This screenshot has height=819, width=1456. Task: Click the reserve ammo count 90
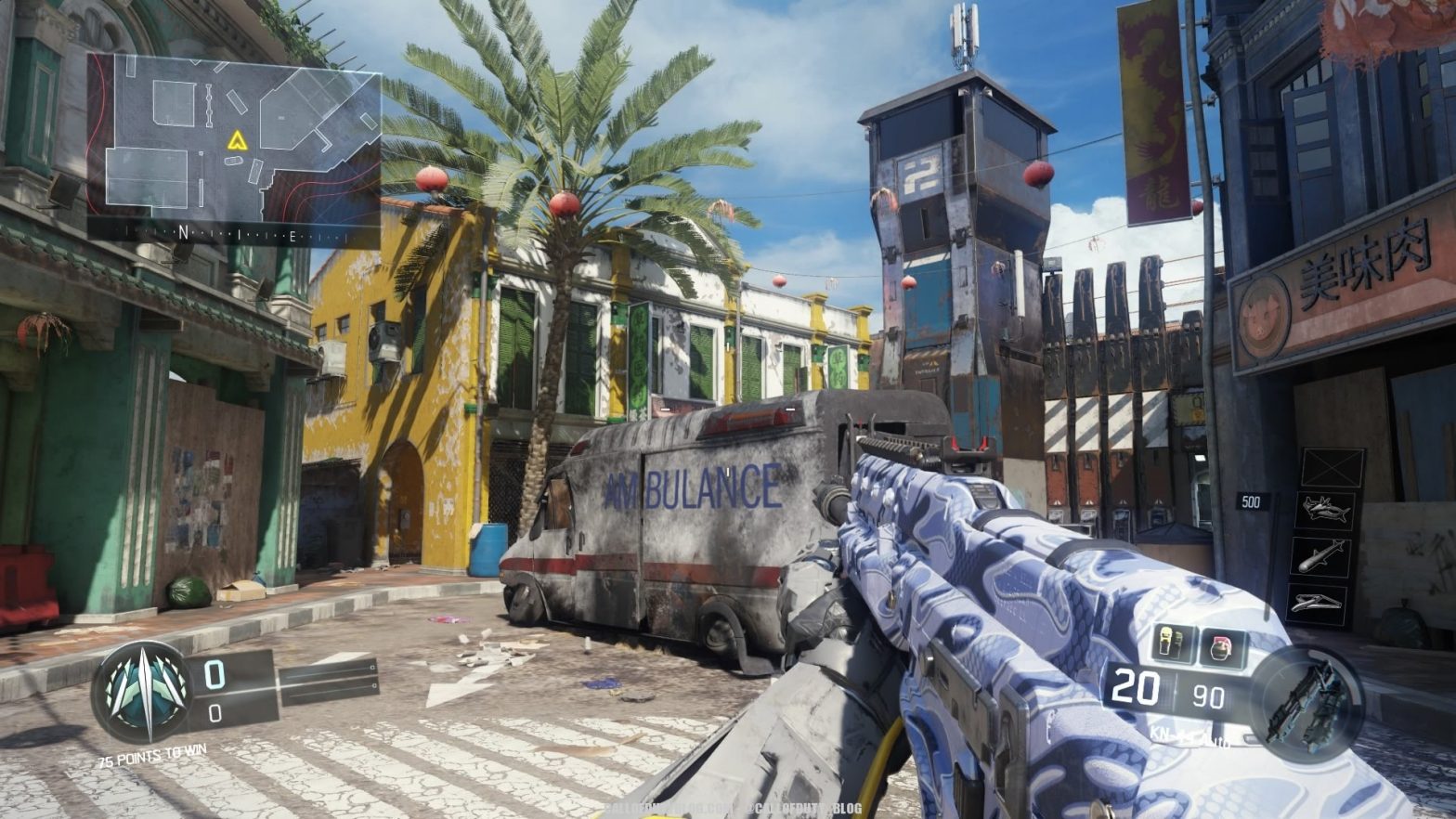tap(1207, 693)
